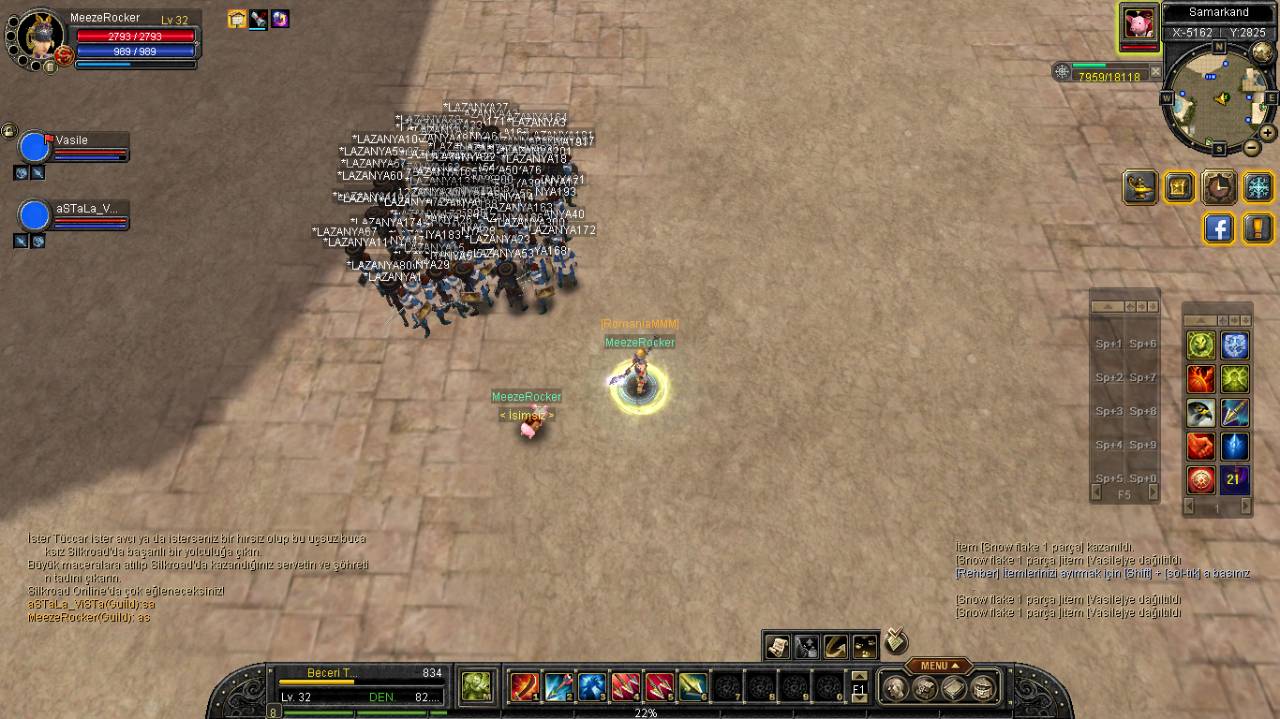
Task: Activate the red fist skill icon
Action: [x=1201, y=446]
